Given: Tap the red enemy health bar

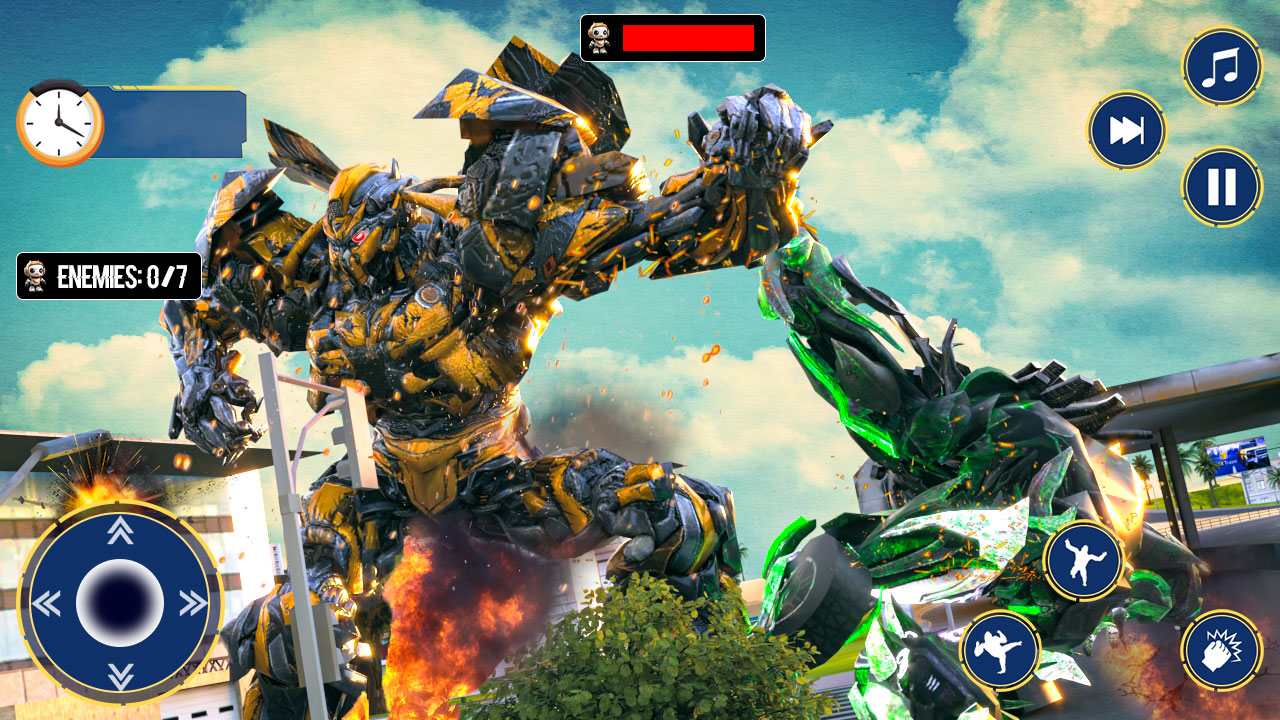Looking at the screenshot, I should (687, 38).
